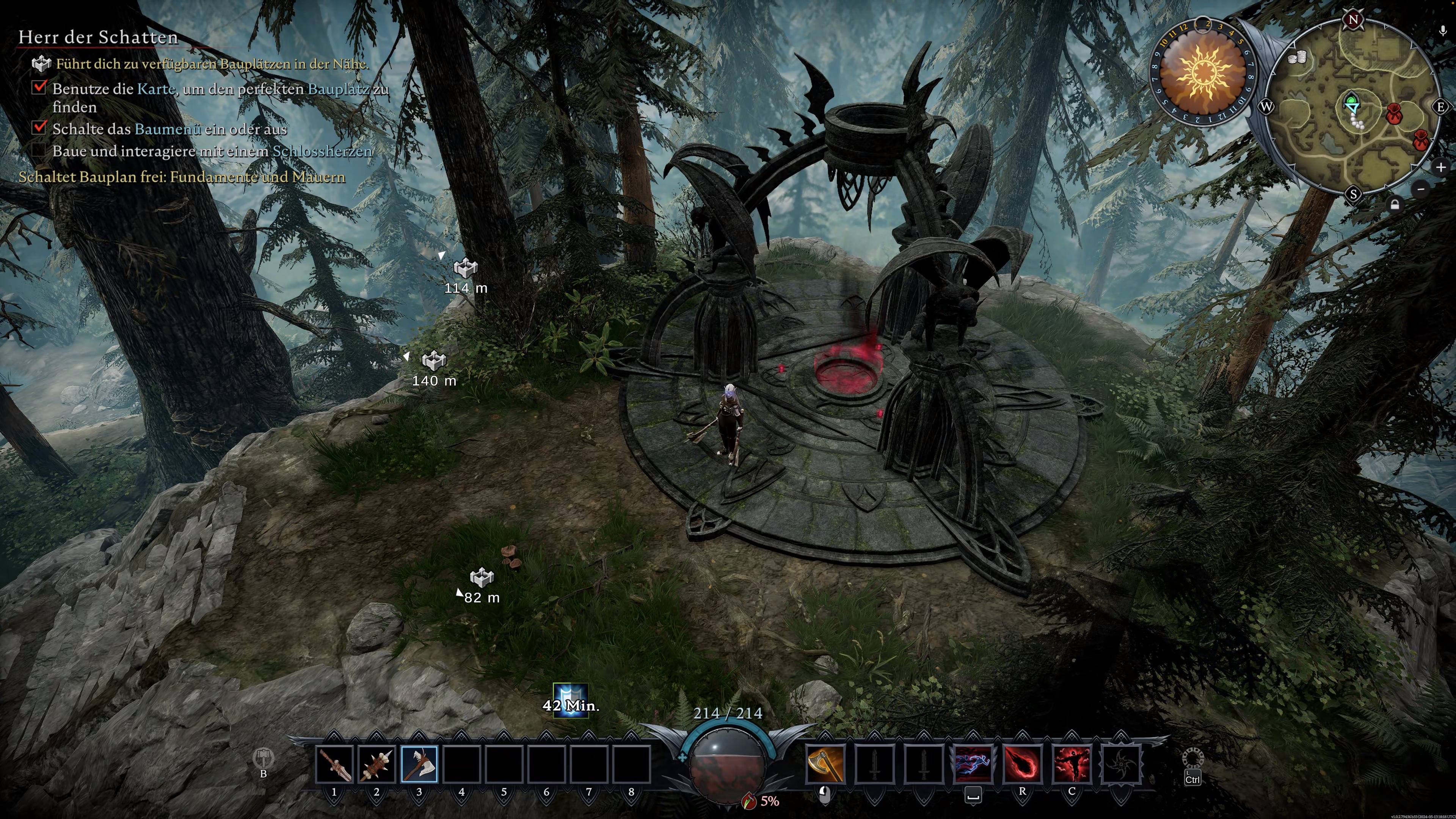Toggle the voice chat microphone icon
This screenshot has width=1456, height=819.
1443,31
